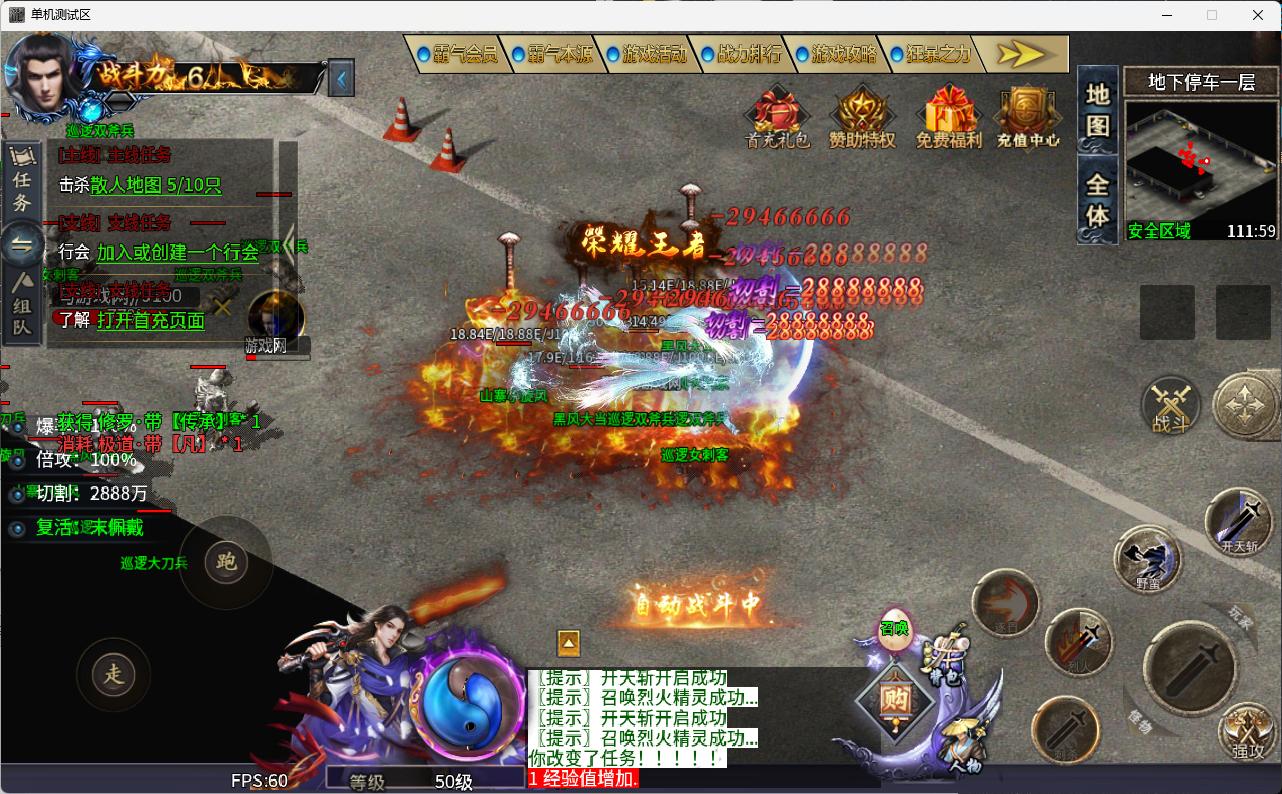Show the 游戏攻略 game guide
This screenshot has height=794, width=1282.
point(835,54)
